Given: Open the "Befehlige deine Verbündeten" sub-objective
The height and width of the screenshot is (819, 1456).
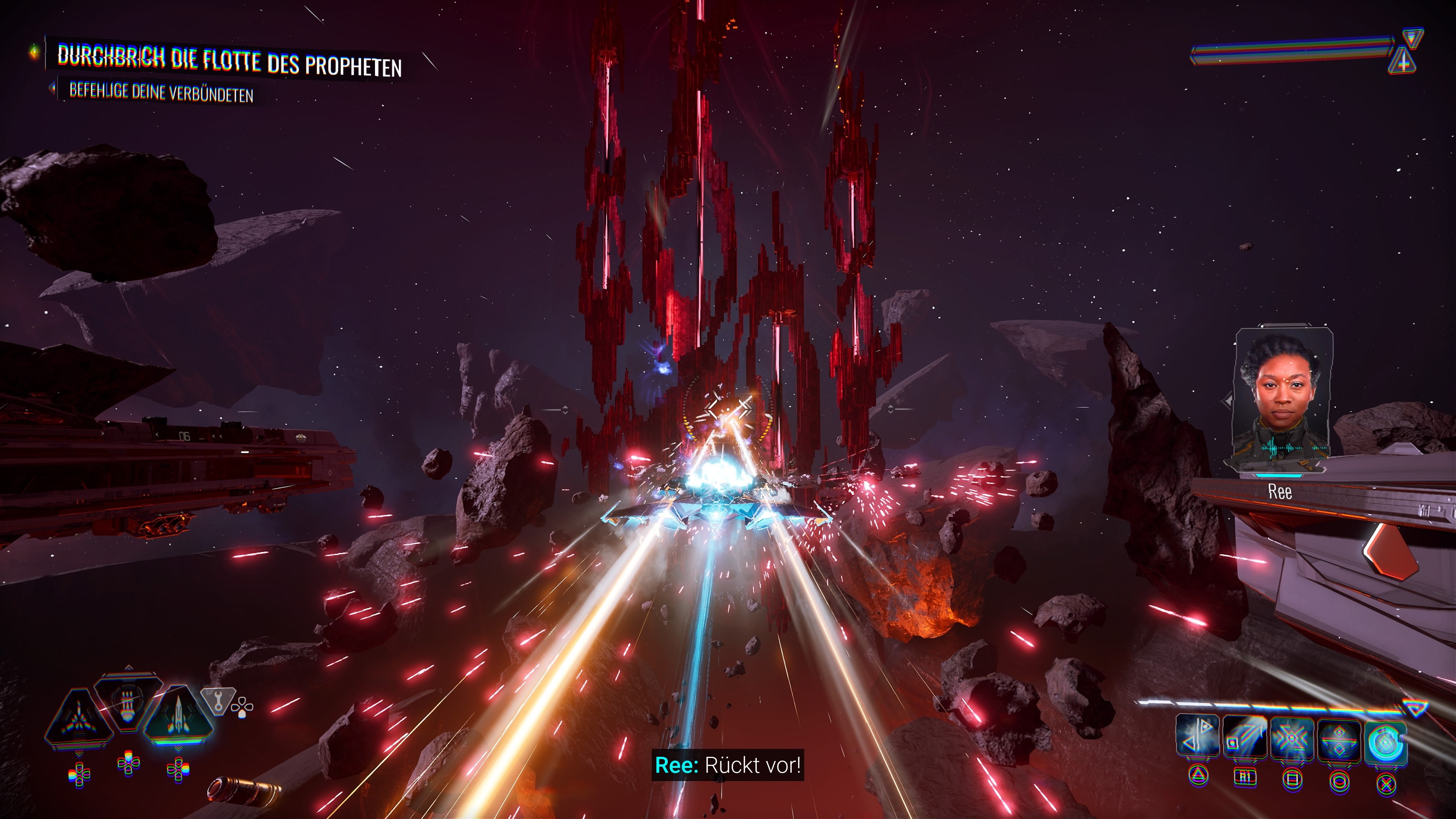Looking at the screenshot, I should pos(161,92).
